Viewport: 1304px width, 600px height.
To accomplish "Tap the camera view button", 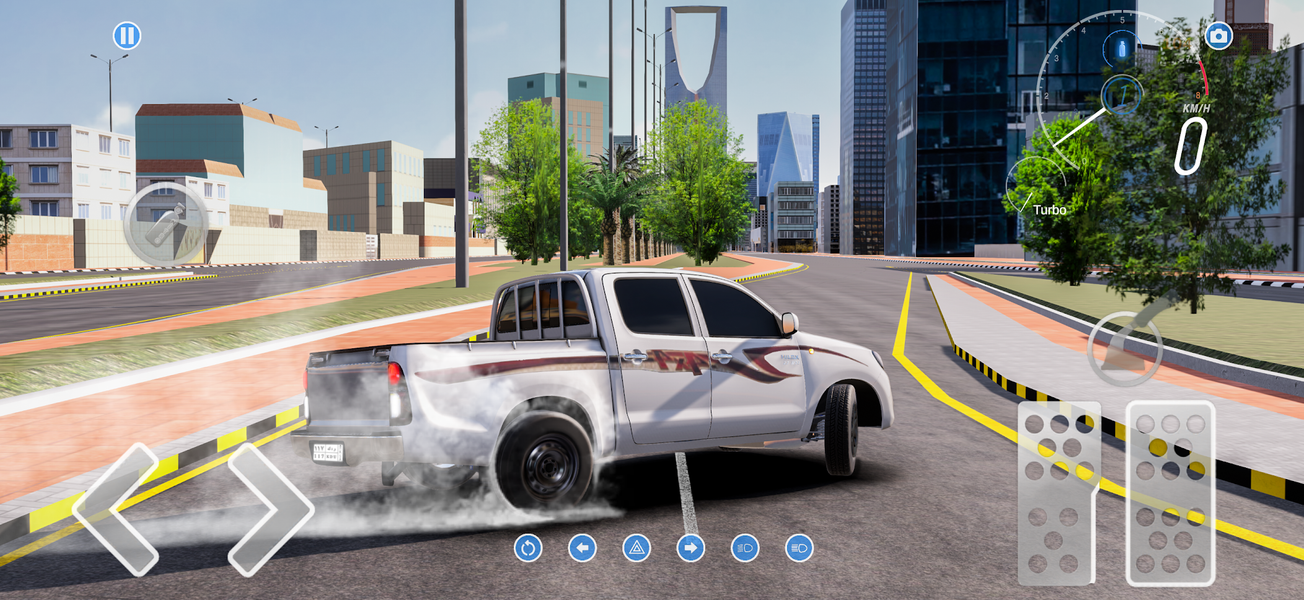I will [x=1217, y=37].
